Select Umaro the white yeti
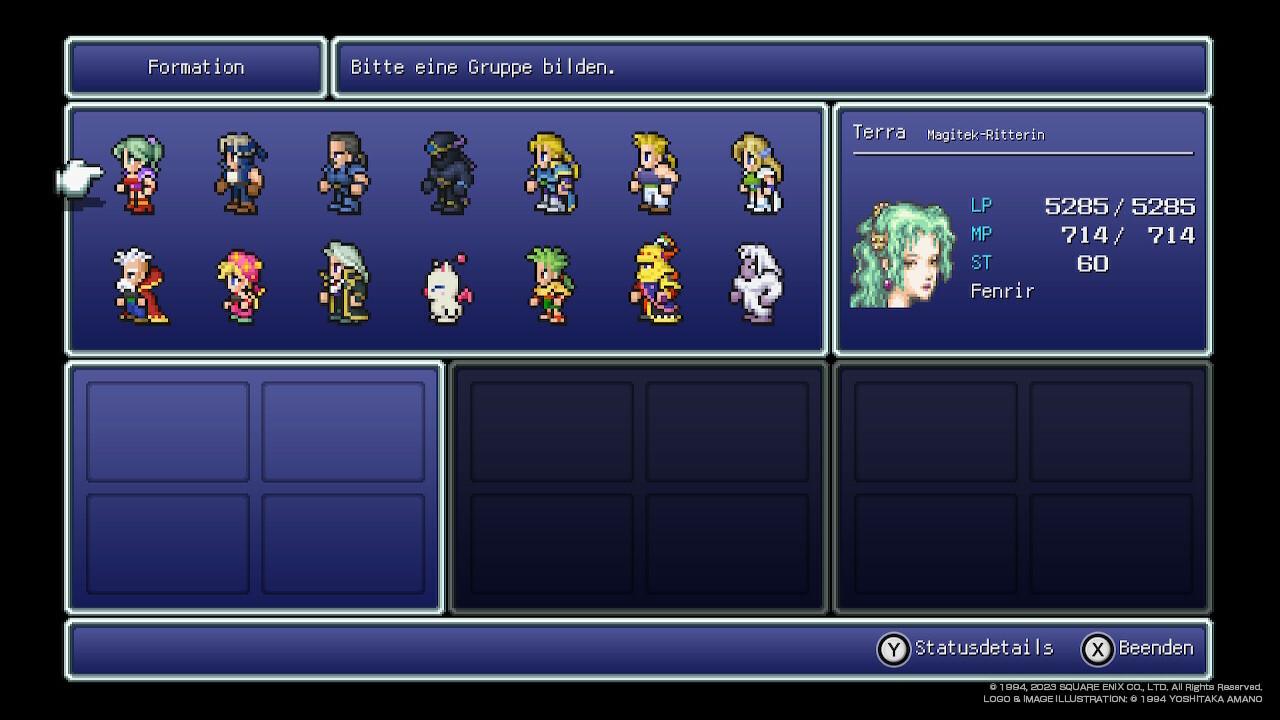 coord(757,284)
